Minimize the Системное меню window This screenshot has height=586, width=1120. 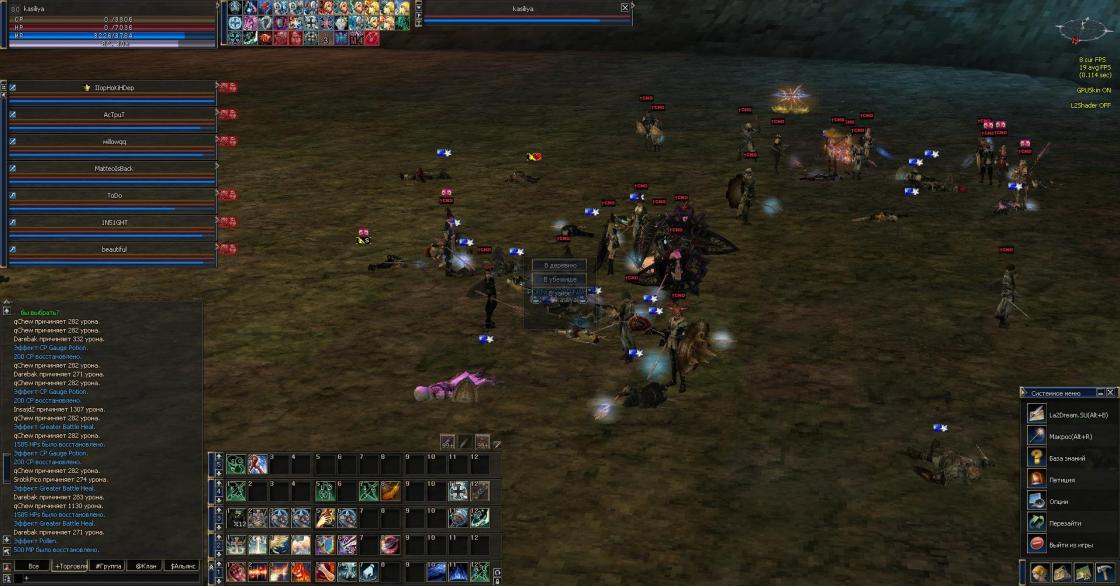tap(1101, 393)
